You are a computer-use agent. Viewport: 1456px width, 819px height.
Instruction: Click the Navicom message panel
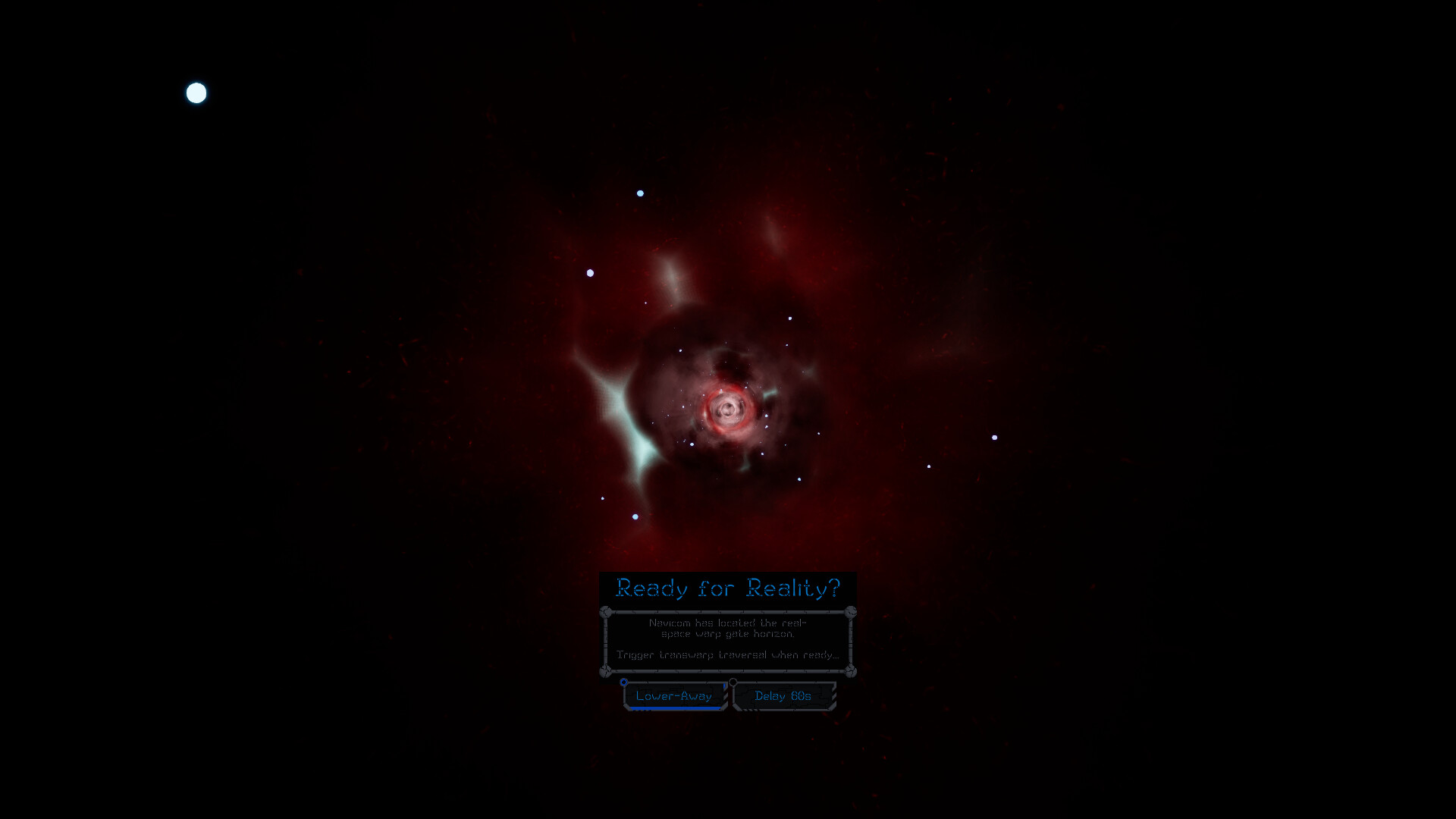[729, 643]
